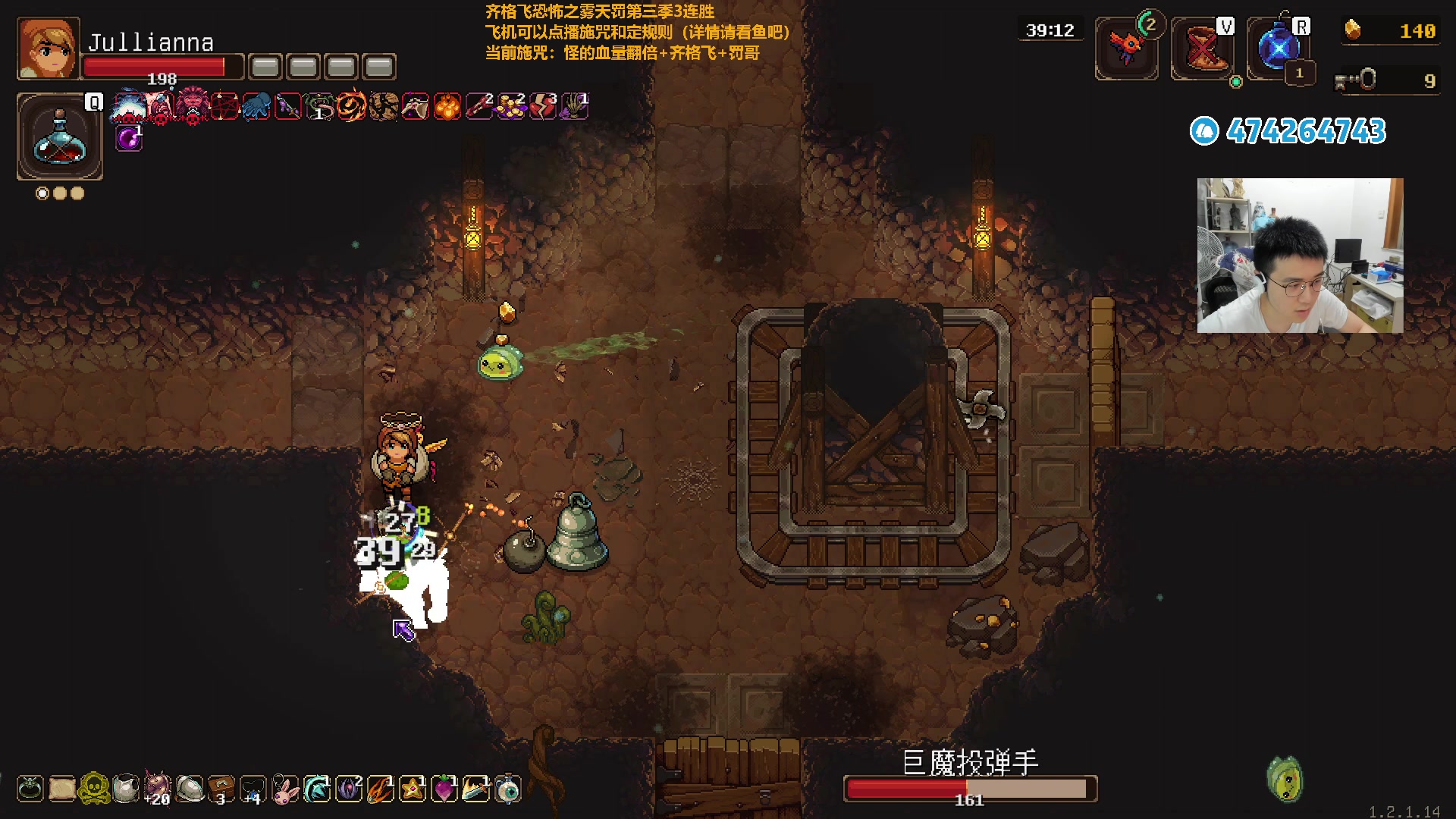Click Jullianna's character portrait

point(48,49)
